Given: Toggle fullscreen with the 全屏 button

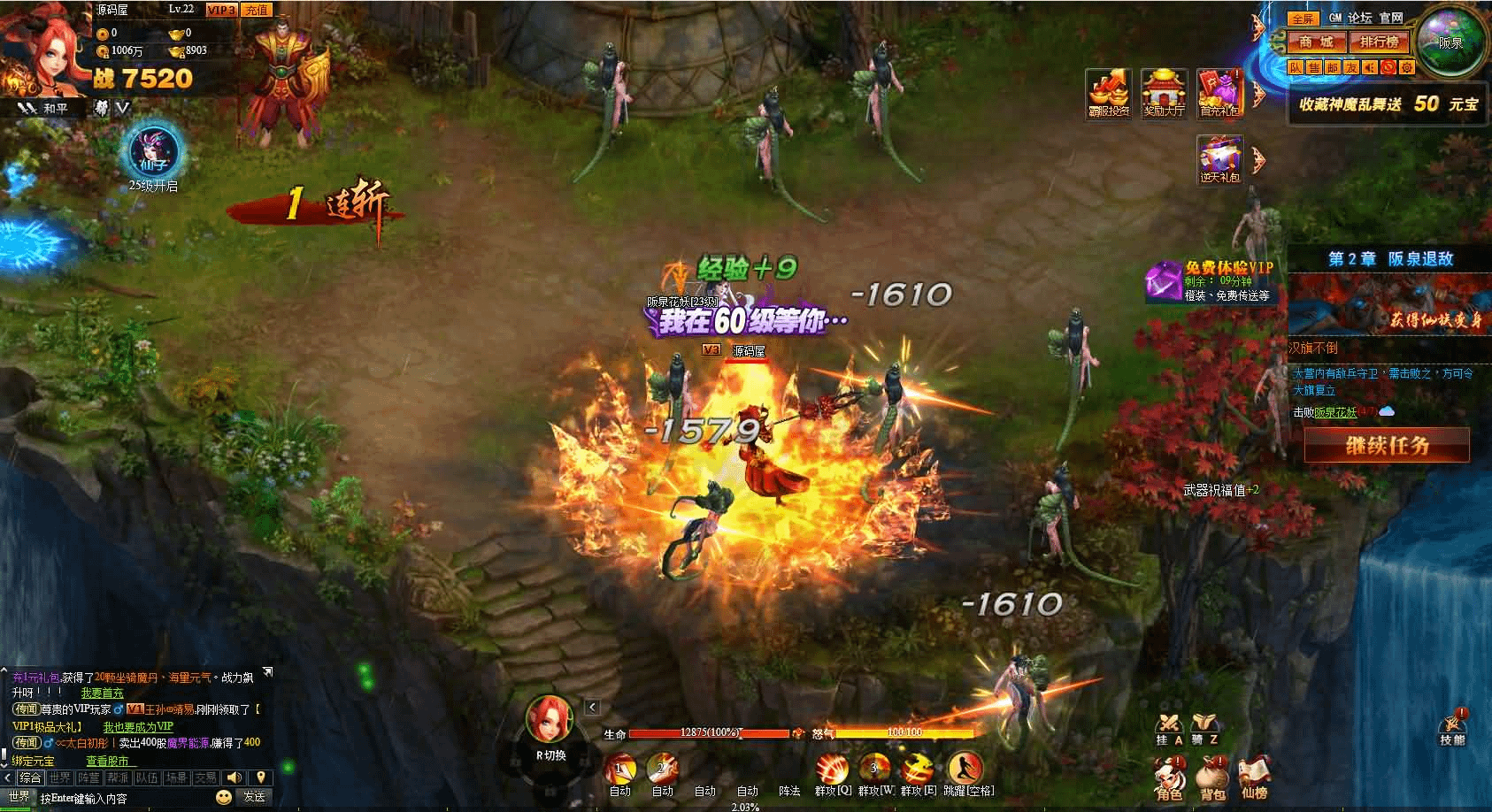Looking at the screenshot, I should click(x=1302, y=18).
